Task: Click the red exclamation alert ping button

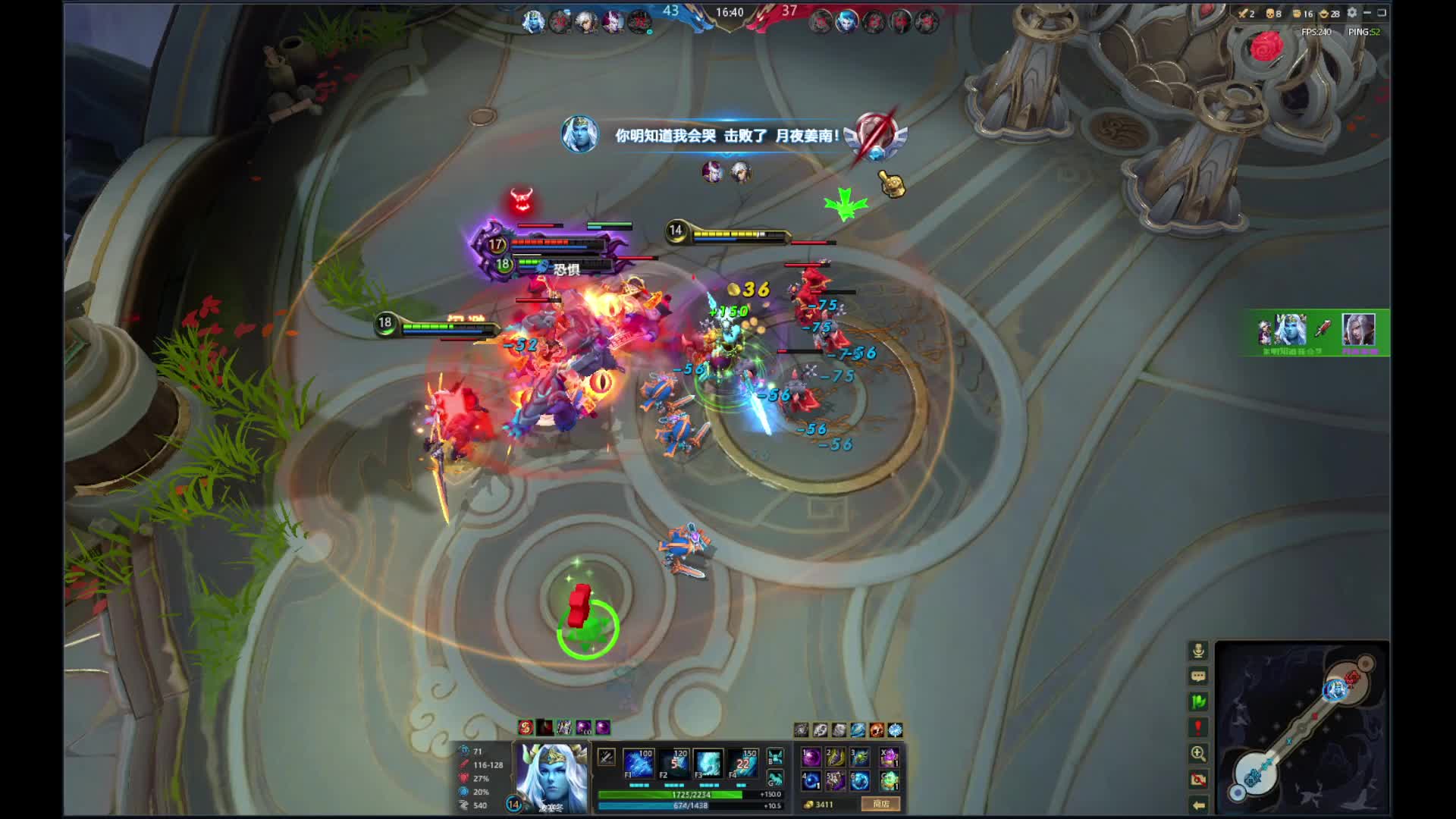Action: point(1198,728)
